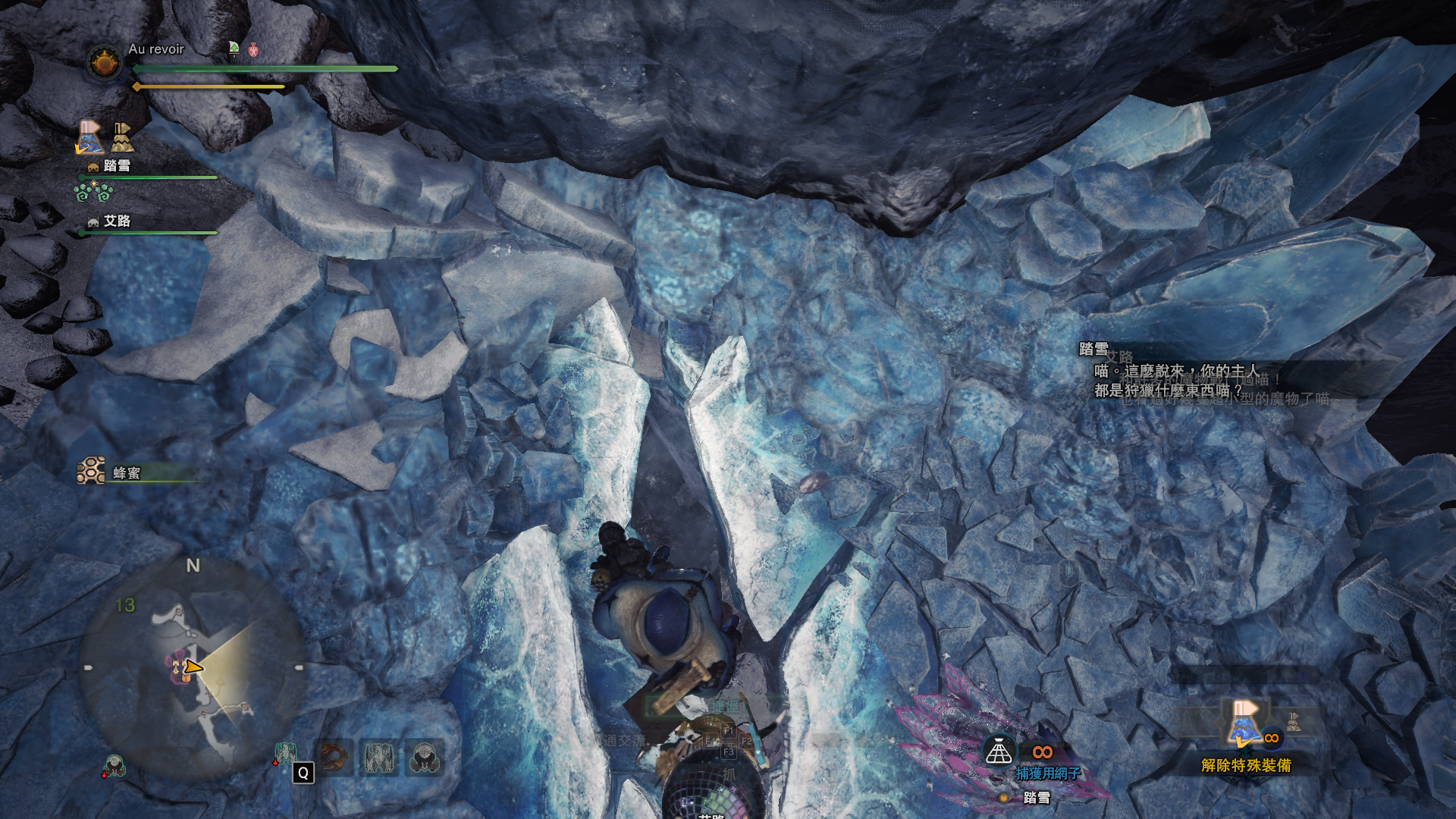Click the green up-arrow status buff icon

234,49
